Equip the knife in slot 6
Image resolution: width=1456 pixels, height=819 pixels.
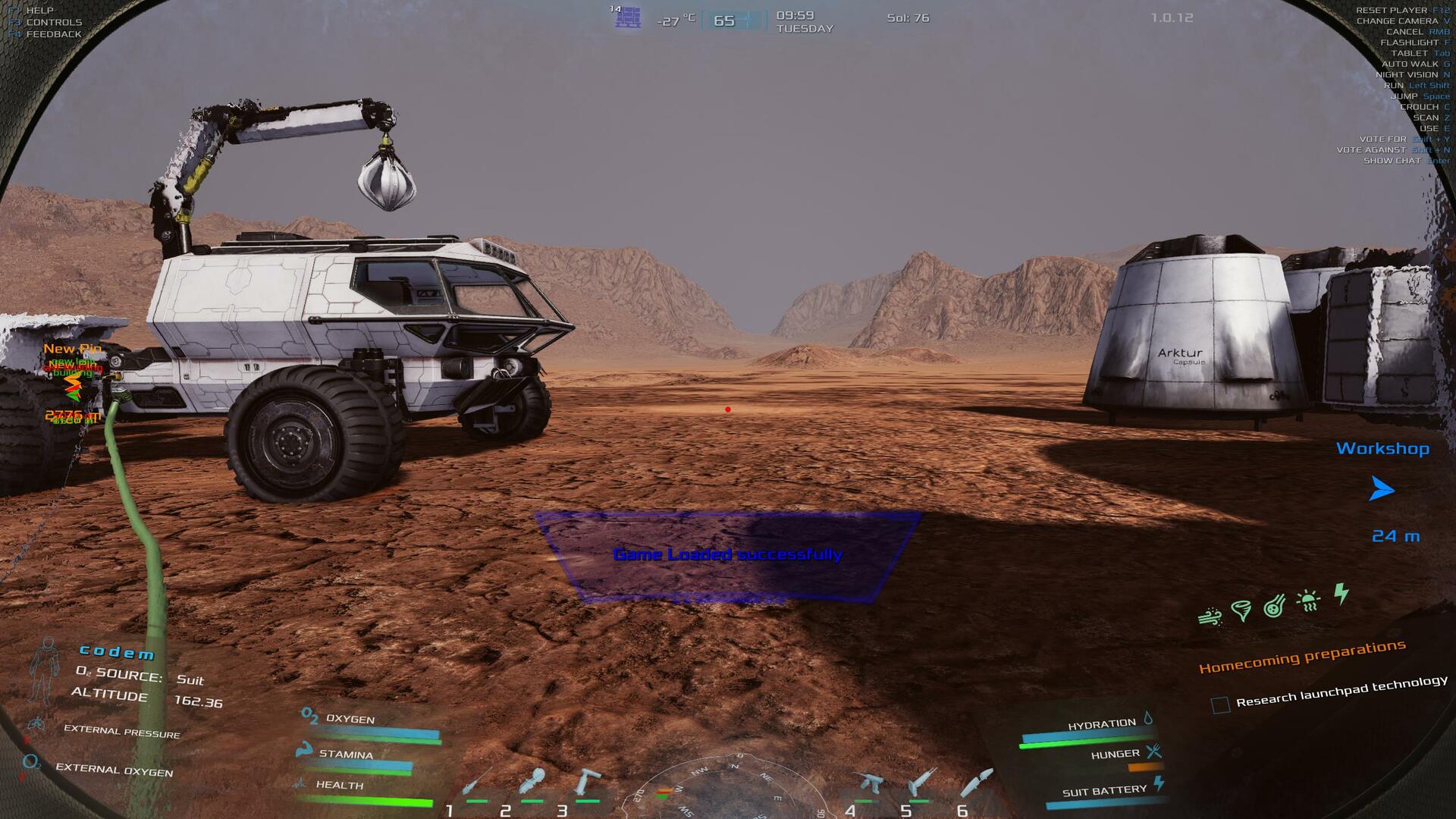point(975,783)
